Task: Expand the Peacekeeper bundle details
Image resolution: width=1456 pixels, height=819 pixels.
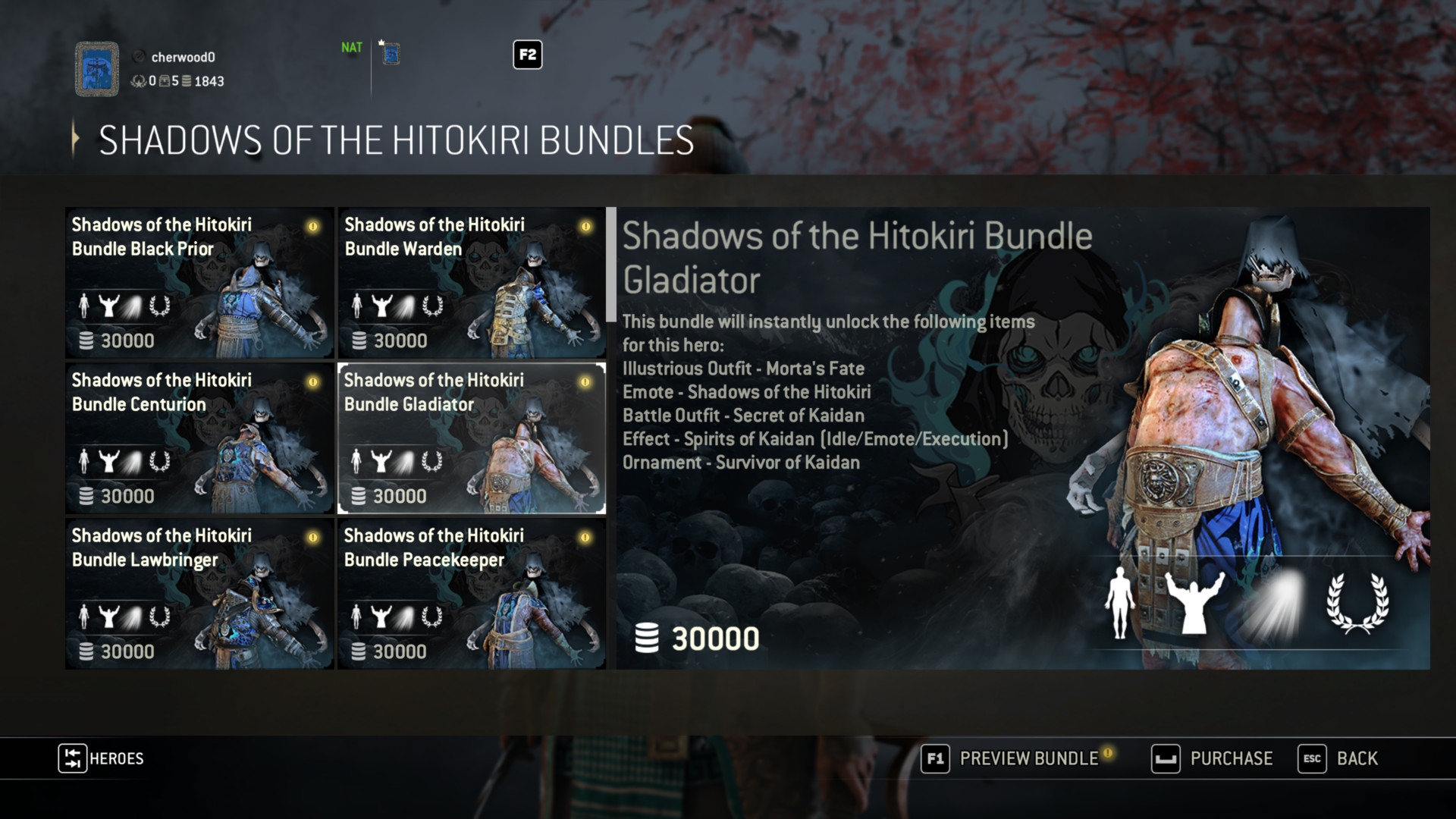Action: [471, 593]
